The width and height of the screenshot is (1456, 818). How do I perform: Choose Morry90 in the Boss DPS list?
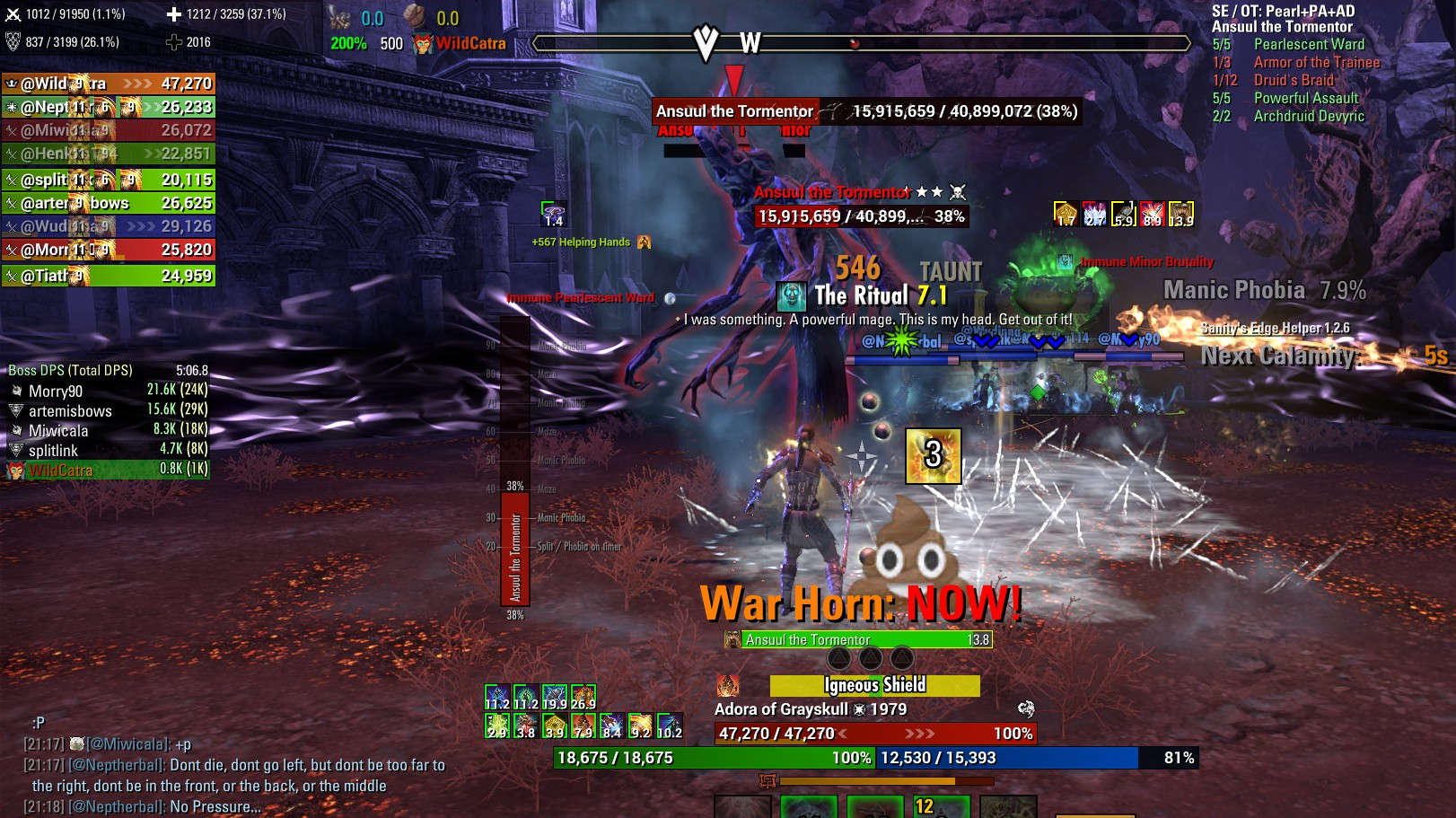click(56, 391)
